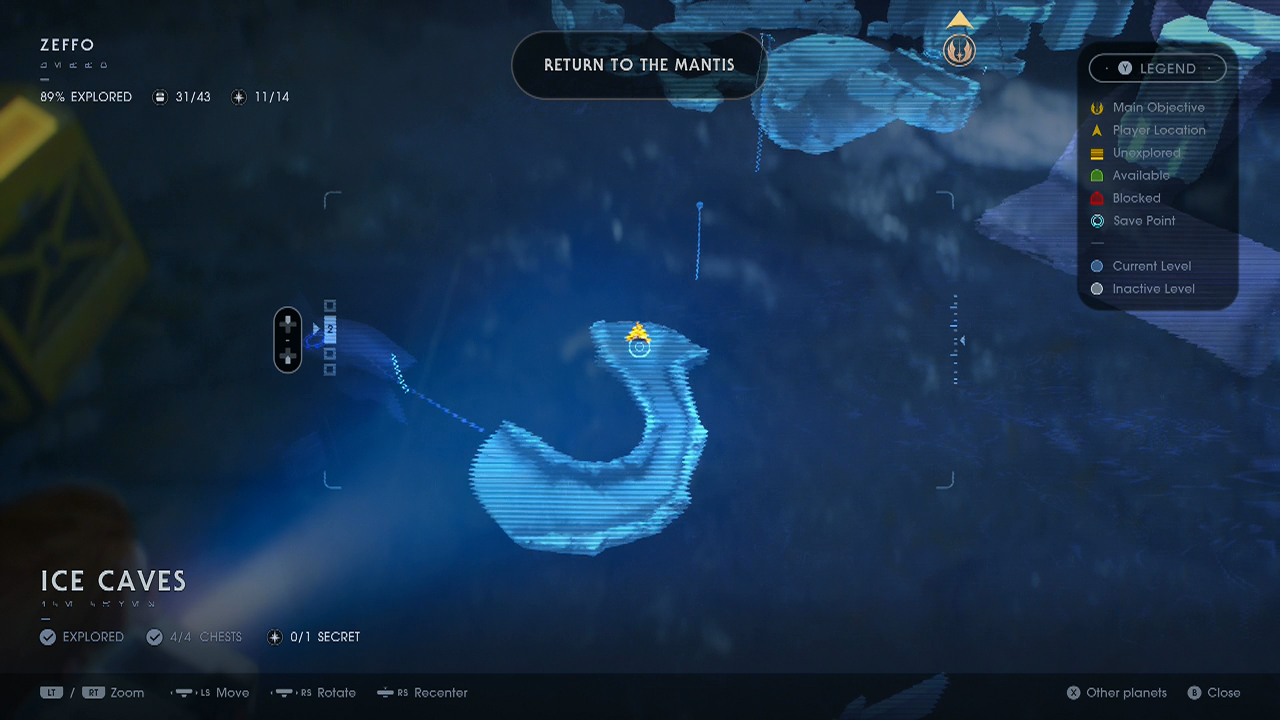
Task: Click the RS Recenter control at the bottom
Action: coord(421,692)
